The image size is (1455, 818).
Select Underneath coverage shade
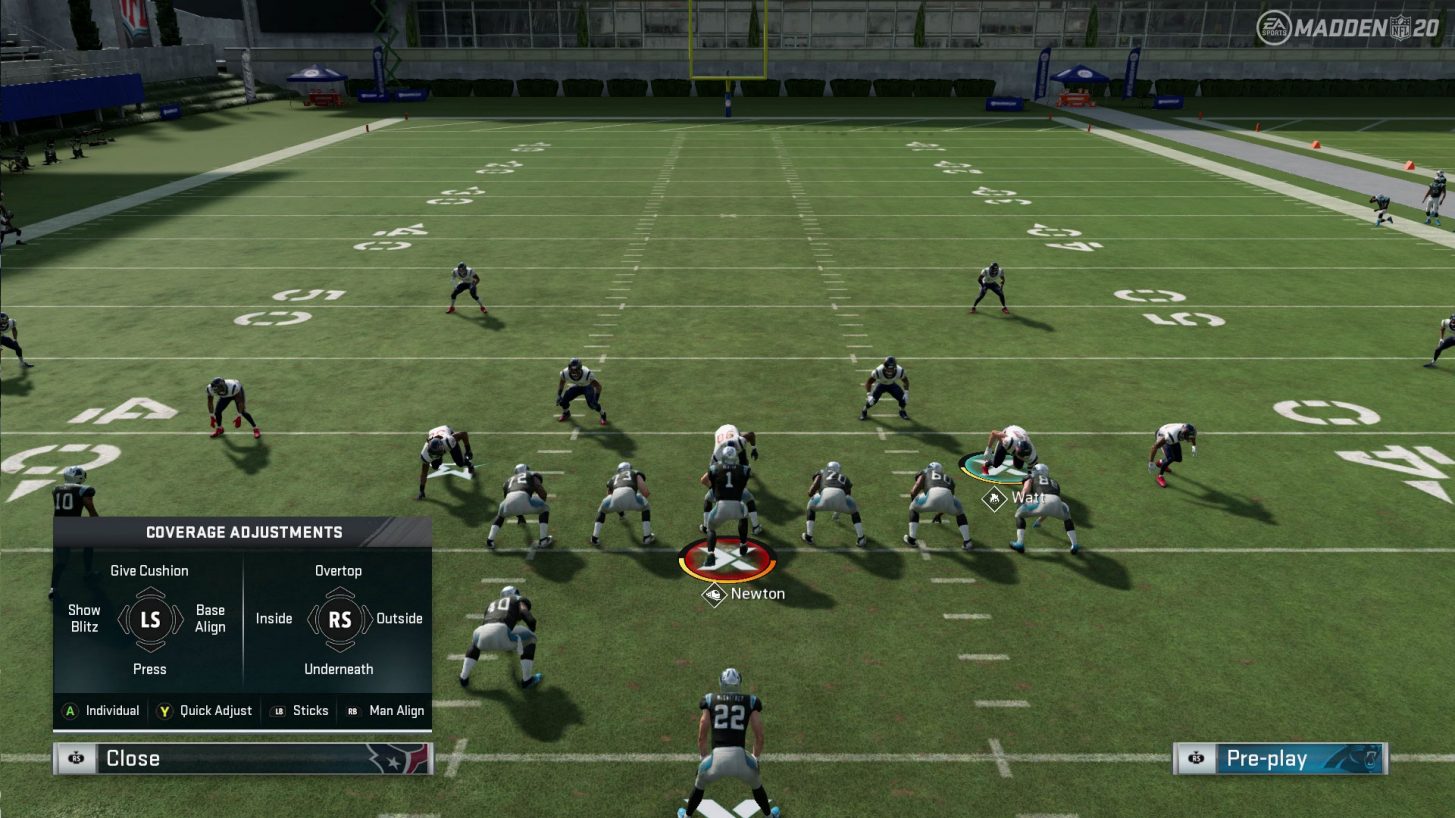(x=339, y=668)
